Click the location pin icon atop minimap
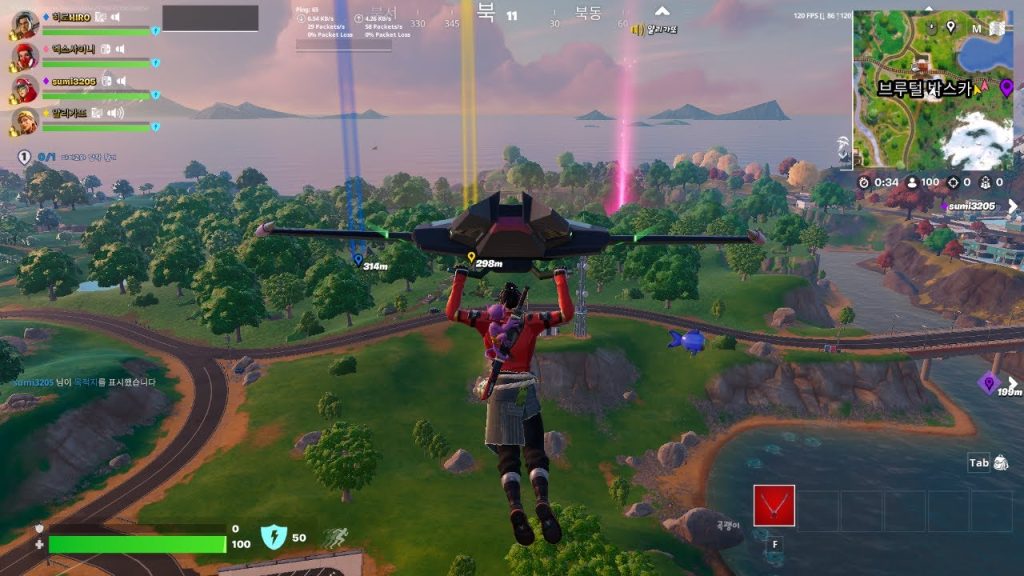The image size is (1024, 576). [x=950, y=27]
